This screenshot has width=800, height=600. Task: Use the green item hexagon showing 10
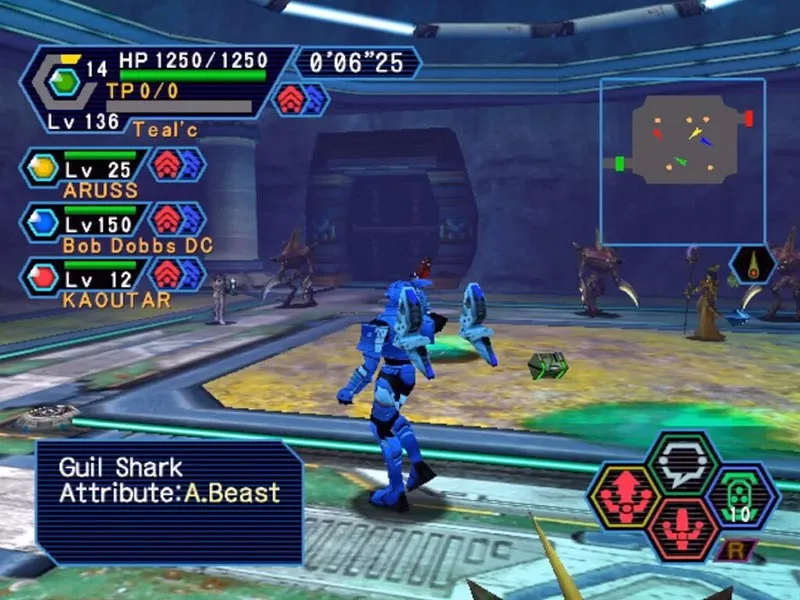(x=742, y=497)
